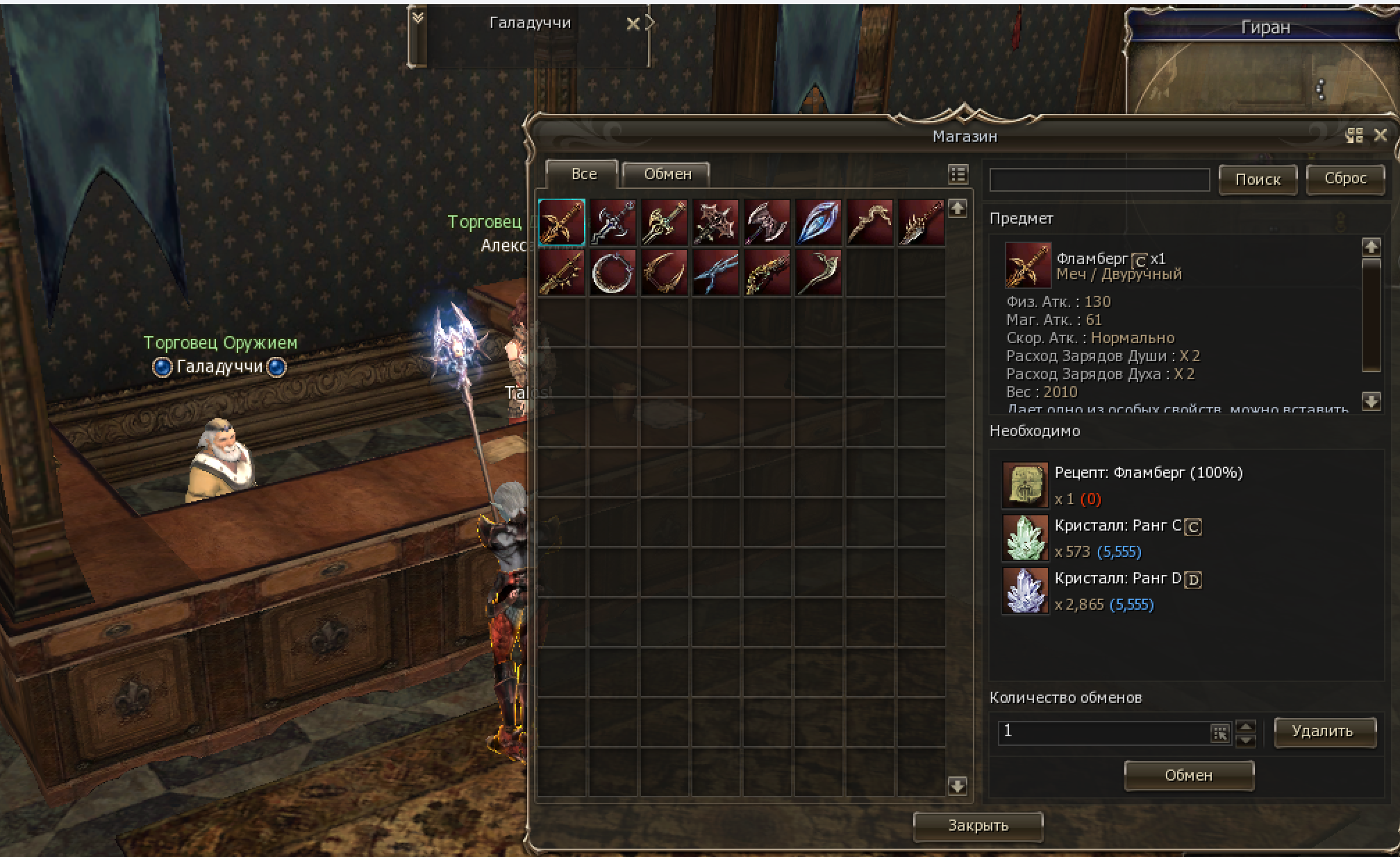This screenshot has height=857, width=1400.
Task: Increase the exchange quantity by one
Action: click(x=1247, y=726)
